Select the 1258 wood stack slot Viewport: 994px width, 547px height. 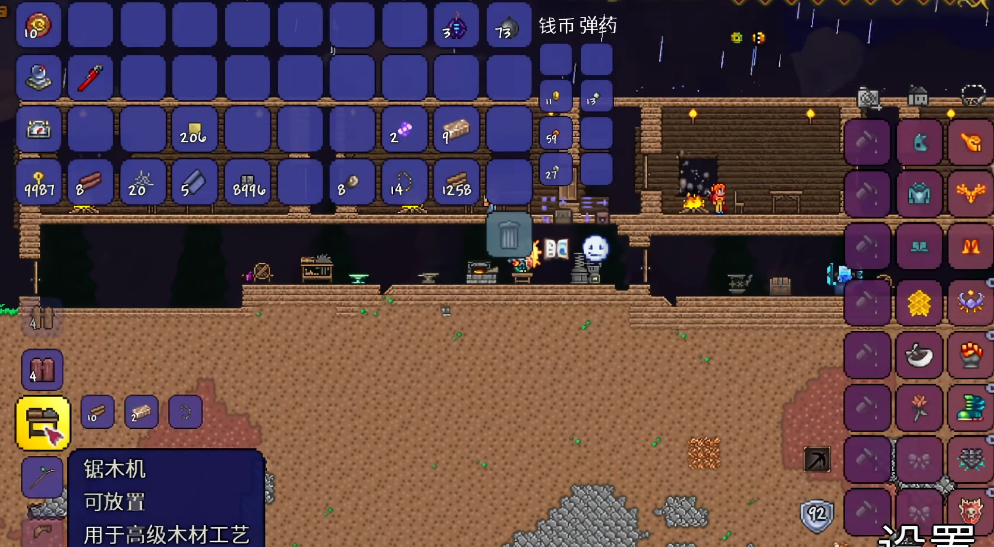[457, 182]
